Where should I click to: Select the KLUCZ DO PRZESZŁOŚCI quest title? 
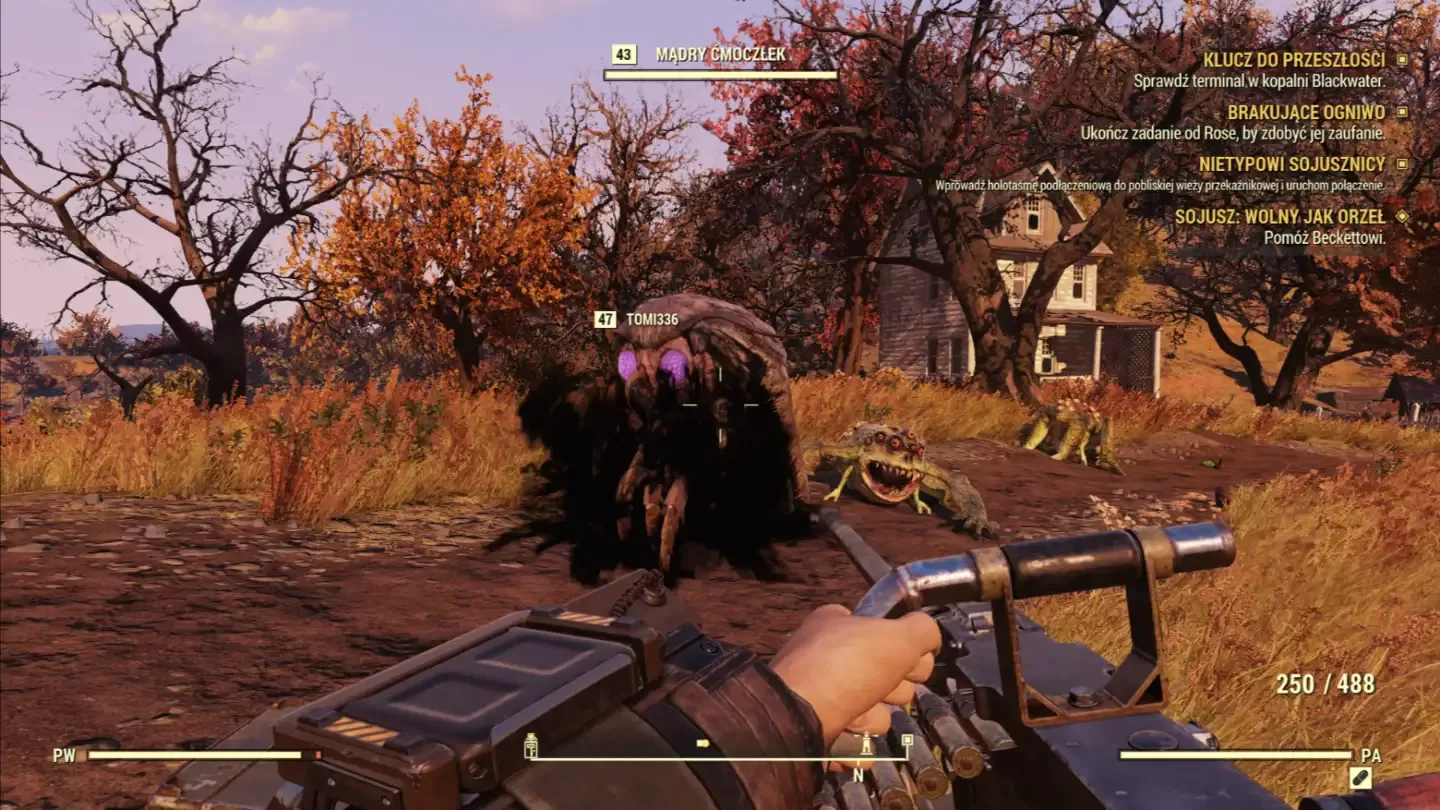pyautogui.click(x=1294, y=59)
